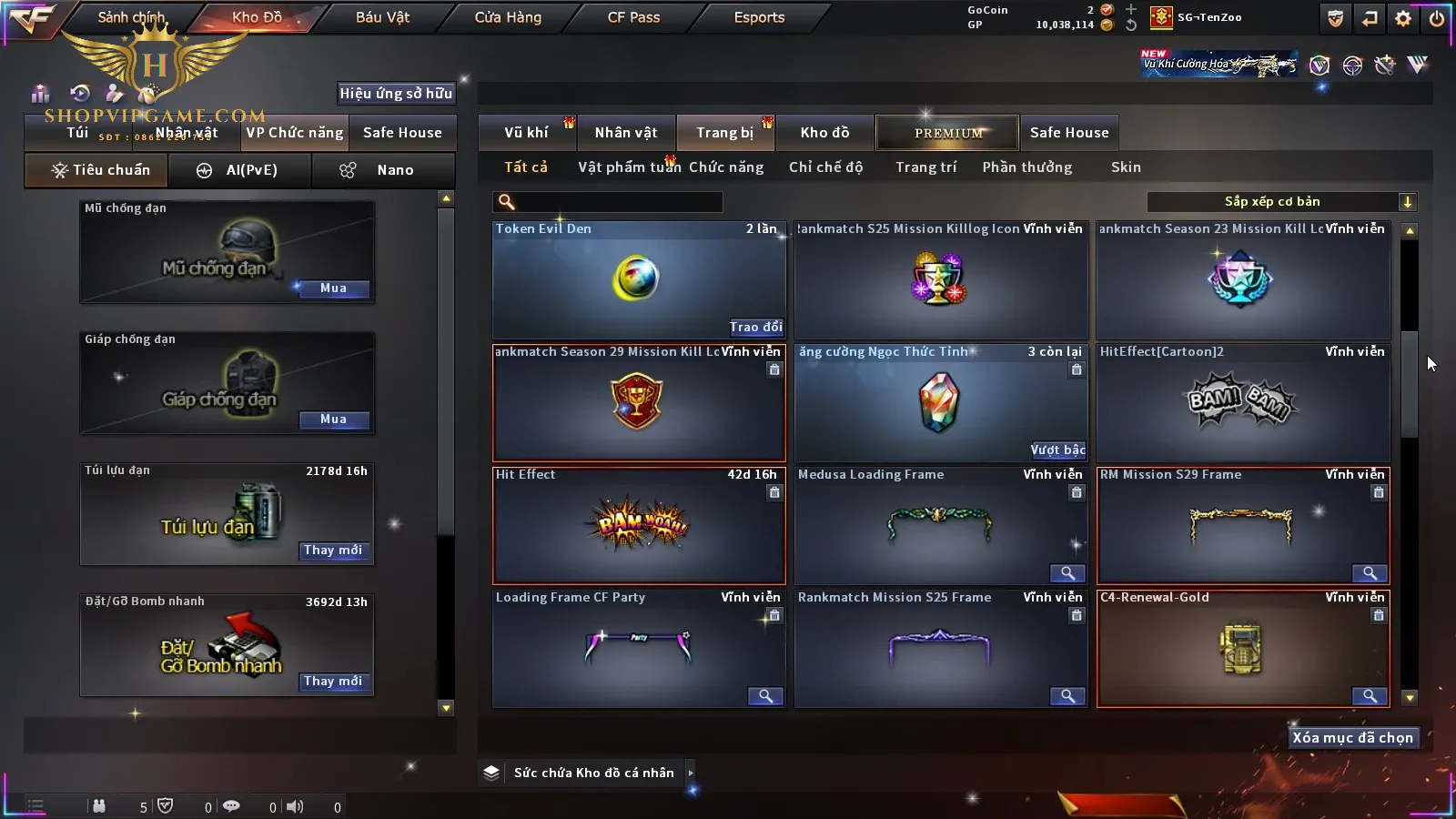Click Xóa mục đã chọn button
This screenshot has width=1456, height=819.
[x=1352, y=738]
